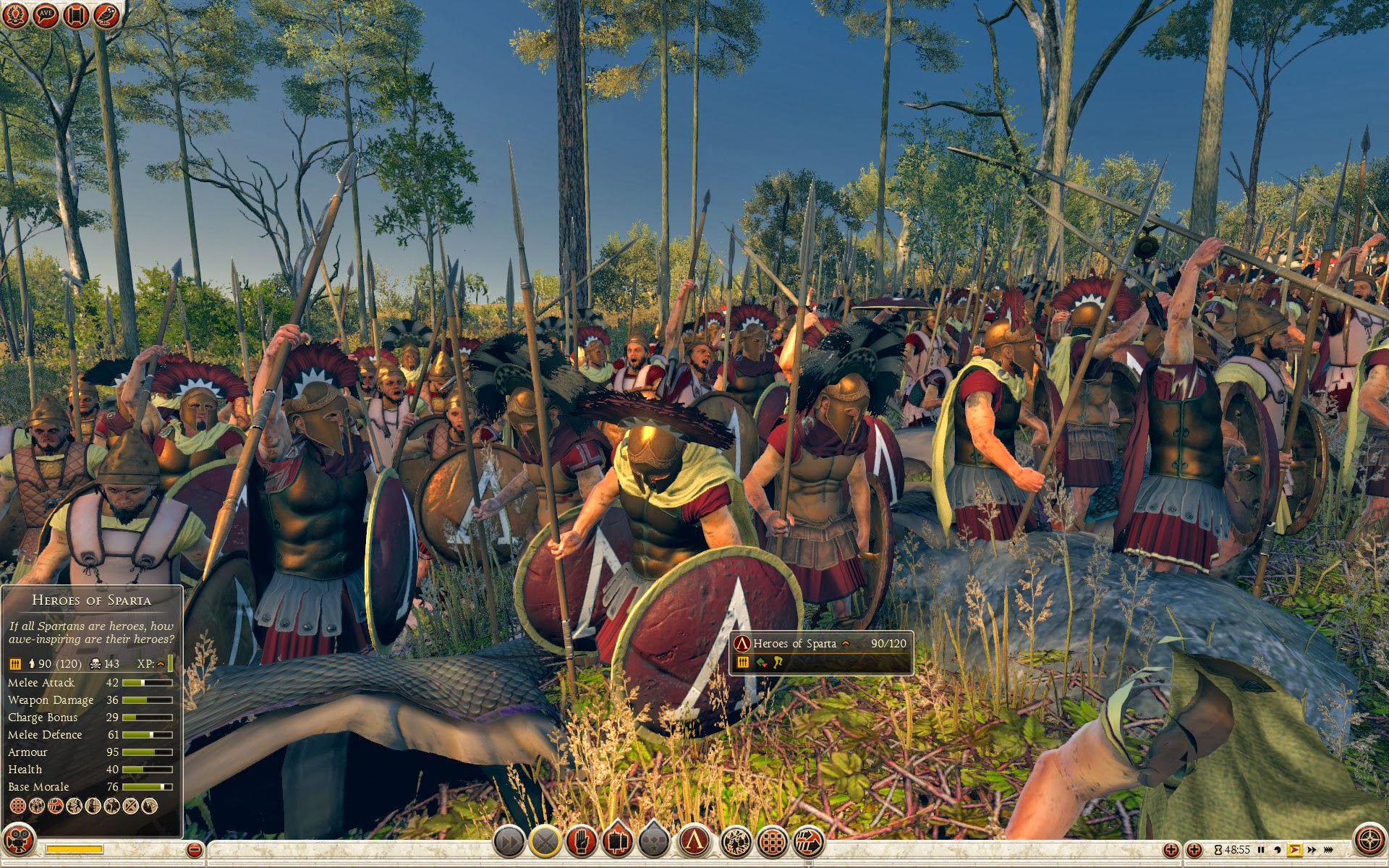Switch to slow motion speed
This screenshot has width=1389, height=868.
pos(1278,850)
